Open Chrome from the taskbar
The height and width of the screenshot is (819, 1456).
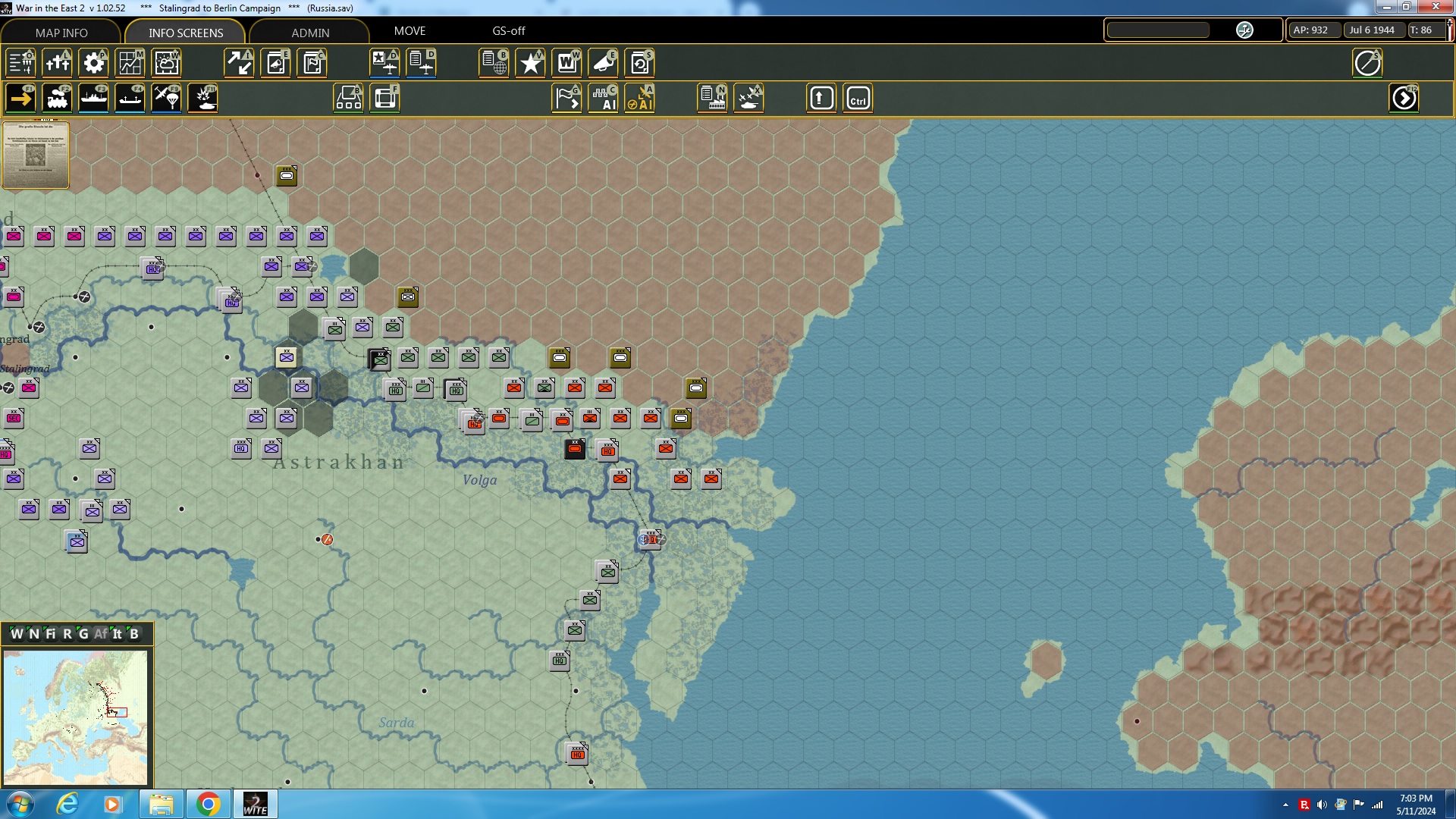209,803
